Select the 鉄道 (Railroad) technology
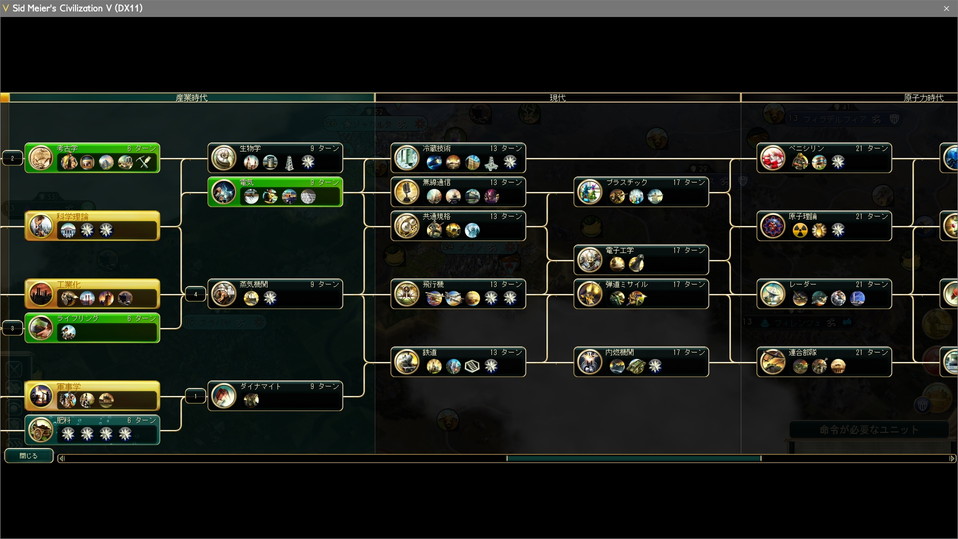The height and width of the screenshot is (539, 958). coord(458,362)
